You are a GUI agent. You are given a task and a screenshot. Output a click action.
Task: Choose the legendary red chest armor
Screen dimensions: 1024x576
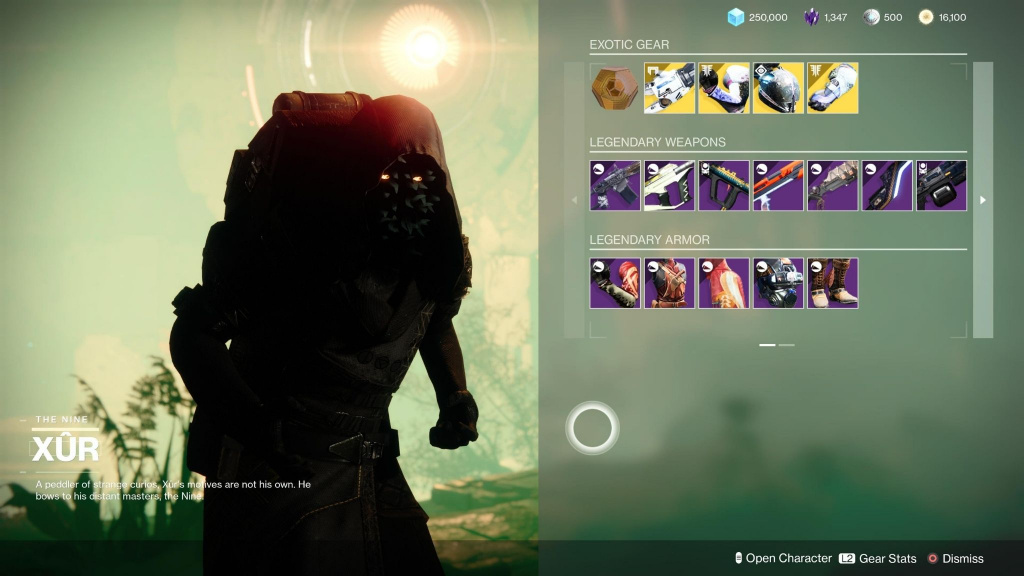pyautogui.click(x=669, y=283)
